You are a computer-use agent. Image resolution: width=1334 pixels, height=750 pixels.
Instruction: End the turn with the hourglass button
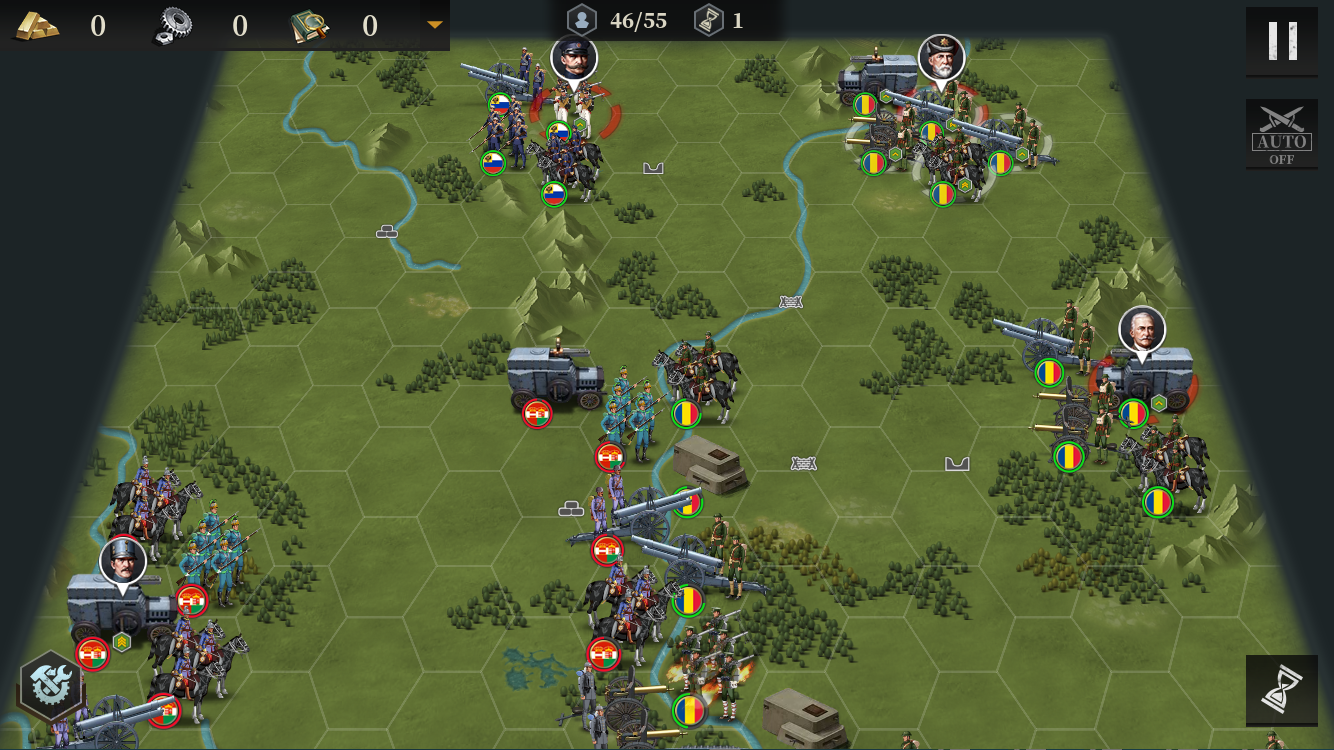[x=1281, y=689]
